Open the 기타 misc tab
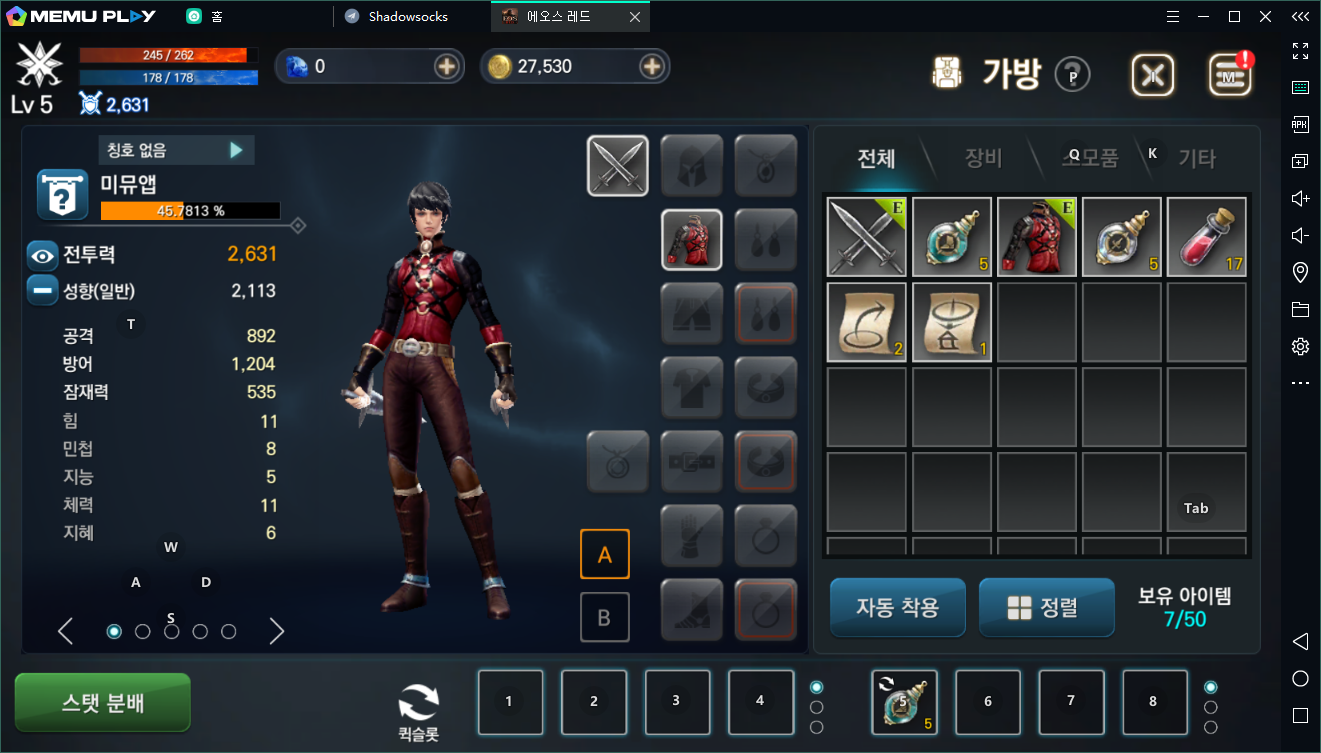 pyautogui.click(x=1196, y=158)
